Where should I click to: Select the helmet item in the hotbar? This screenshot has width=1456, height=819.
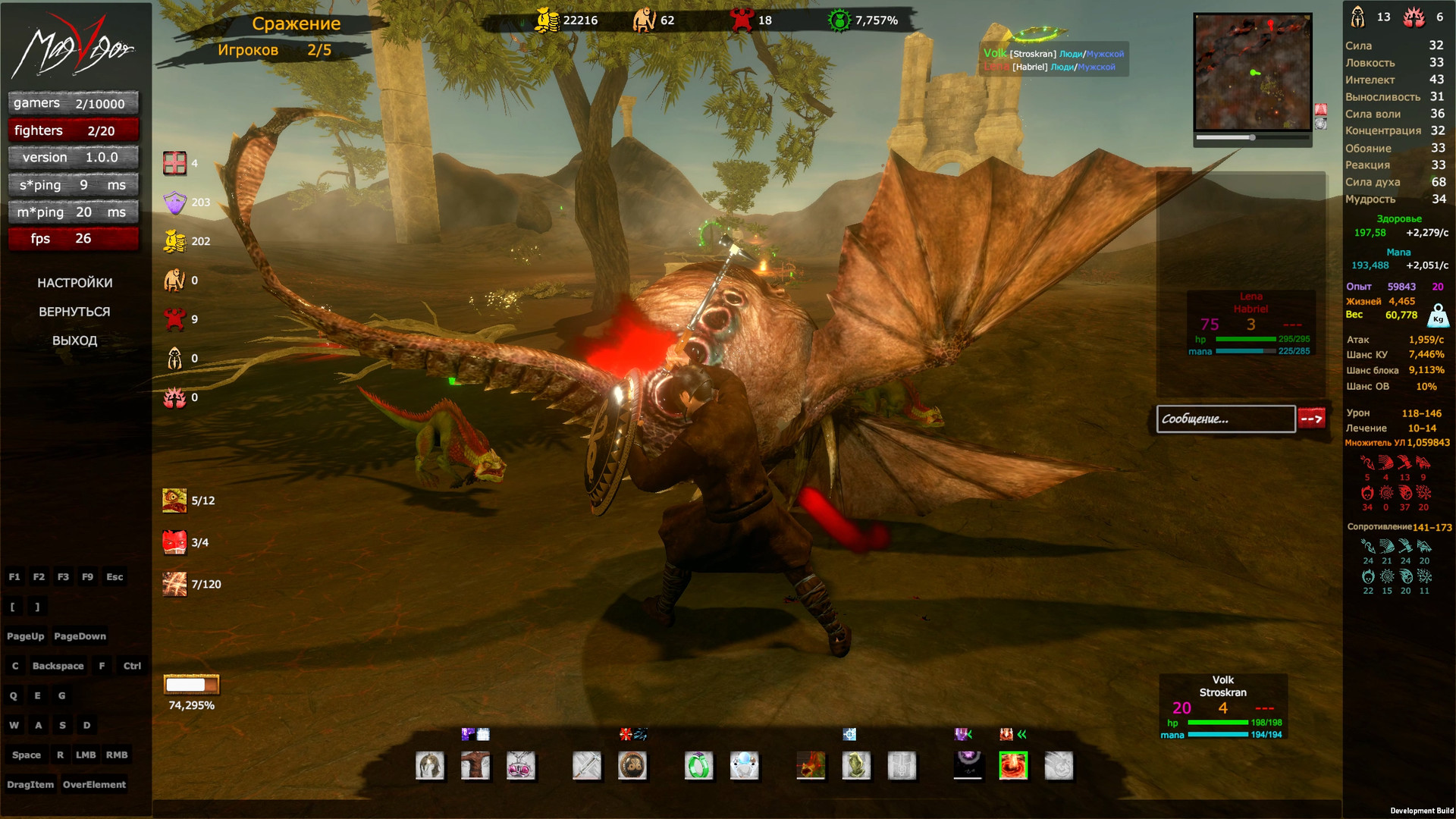coord(430,766)
